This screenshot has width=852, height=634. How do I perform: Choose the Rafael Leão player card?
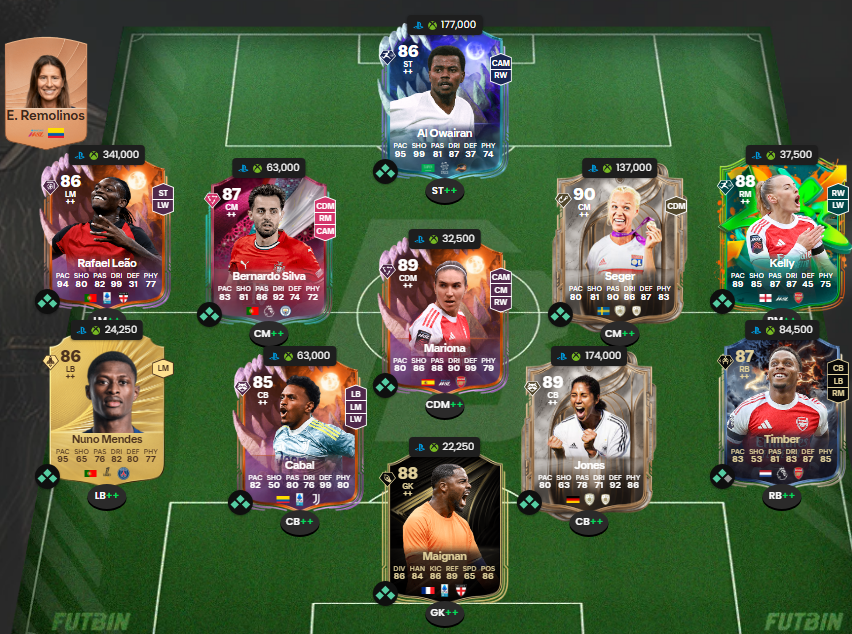(107, 235)
